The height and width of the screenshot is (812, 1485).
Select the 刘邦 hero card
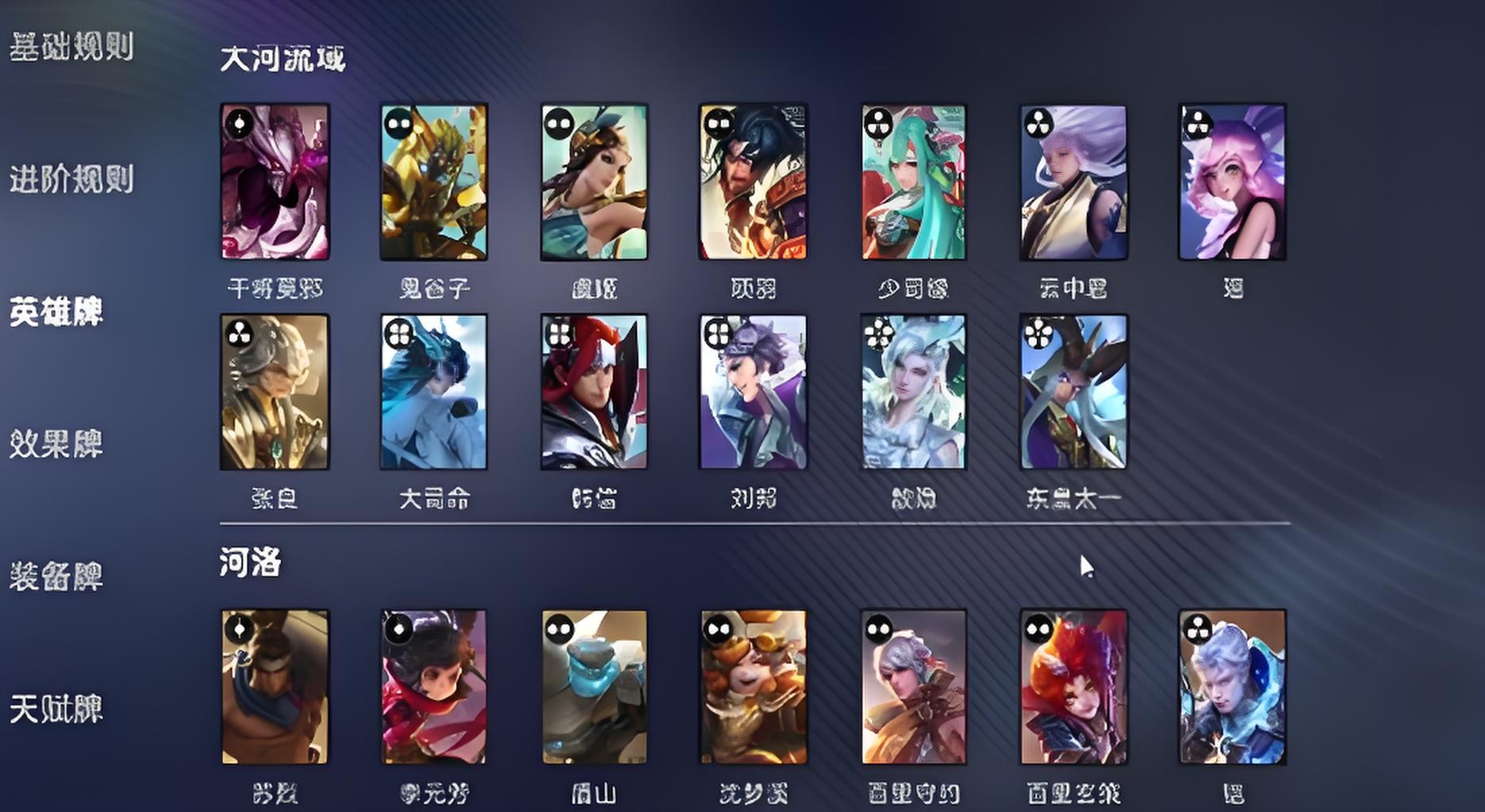[x=754, y=392]
